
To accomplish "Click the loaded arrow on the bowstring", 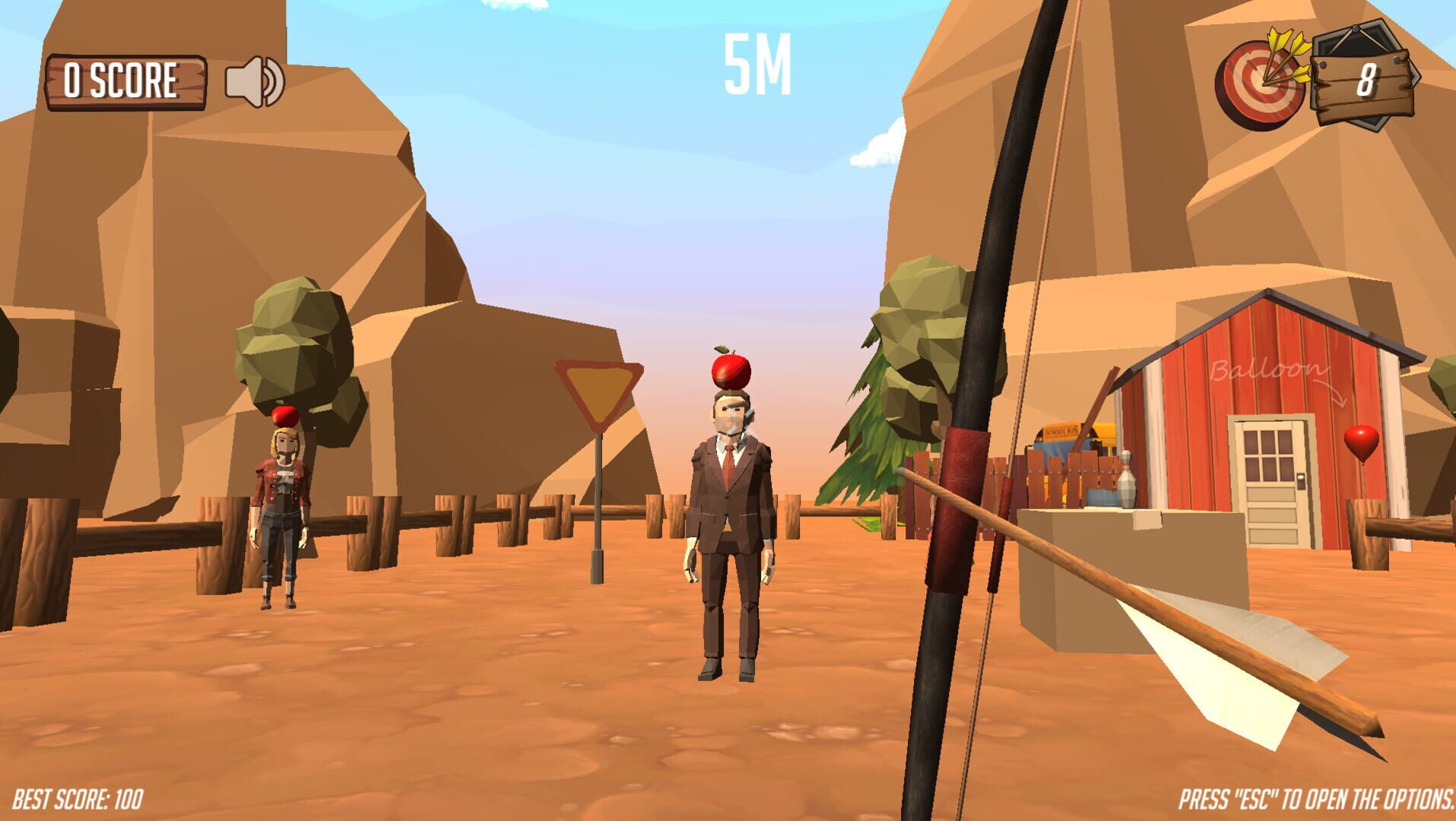I will 1004,517.
